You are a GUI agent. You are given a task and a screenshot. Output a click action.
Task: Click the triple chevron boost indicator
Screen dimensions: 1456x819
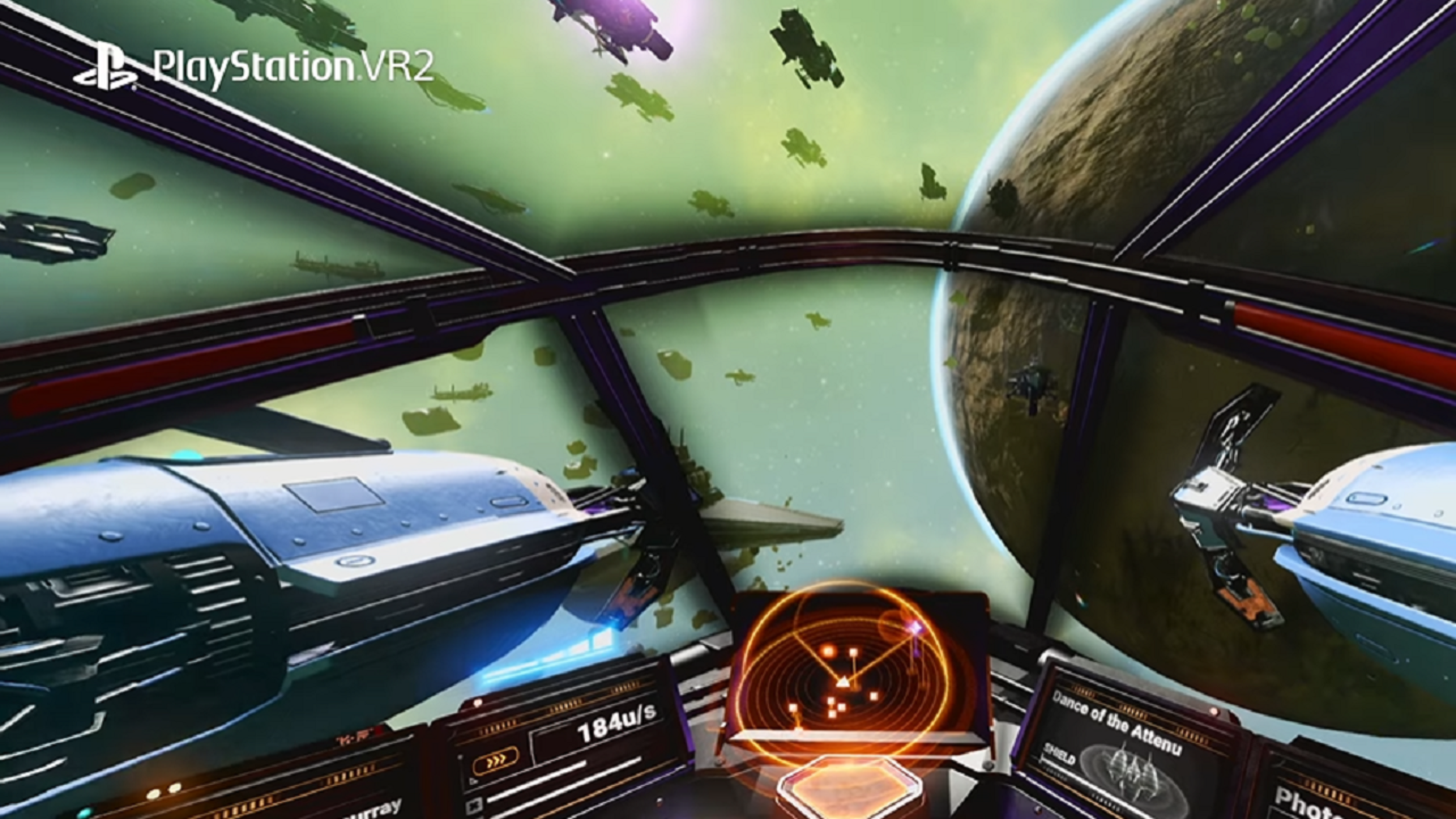pos(496,761)
